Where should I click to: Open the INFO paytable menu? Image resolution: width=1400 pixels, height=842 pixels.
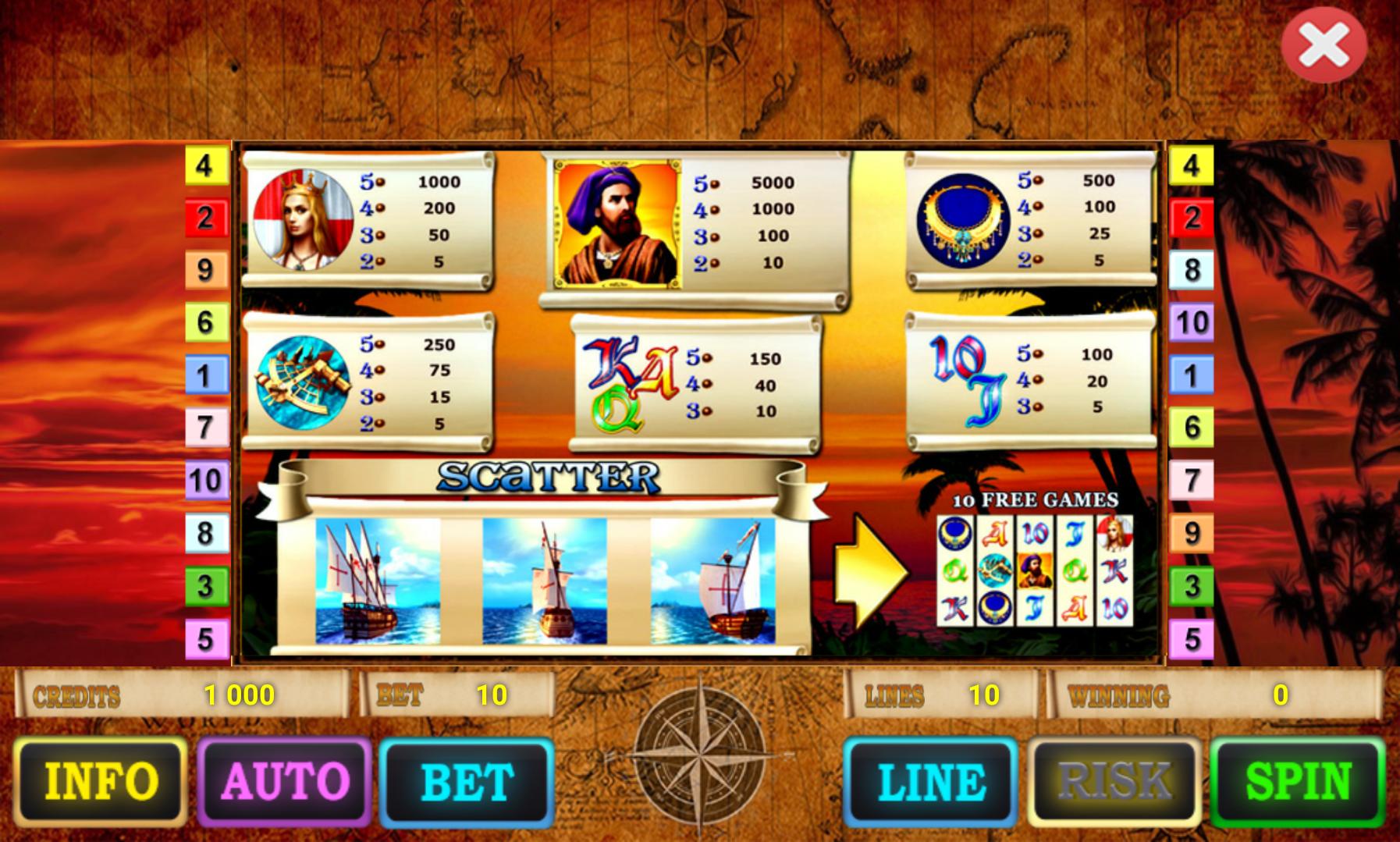[x=101, y=783]
